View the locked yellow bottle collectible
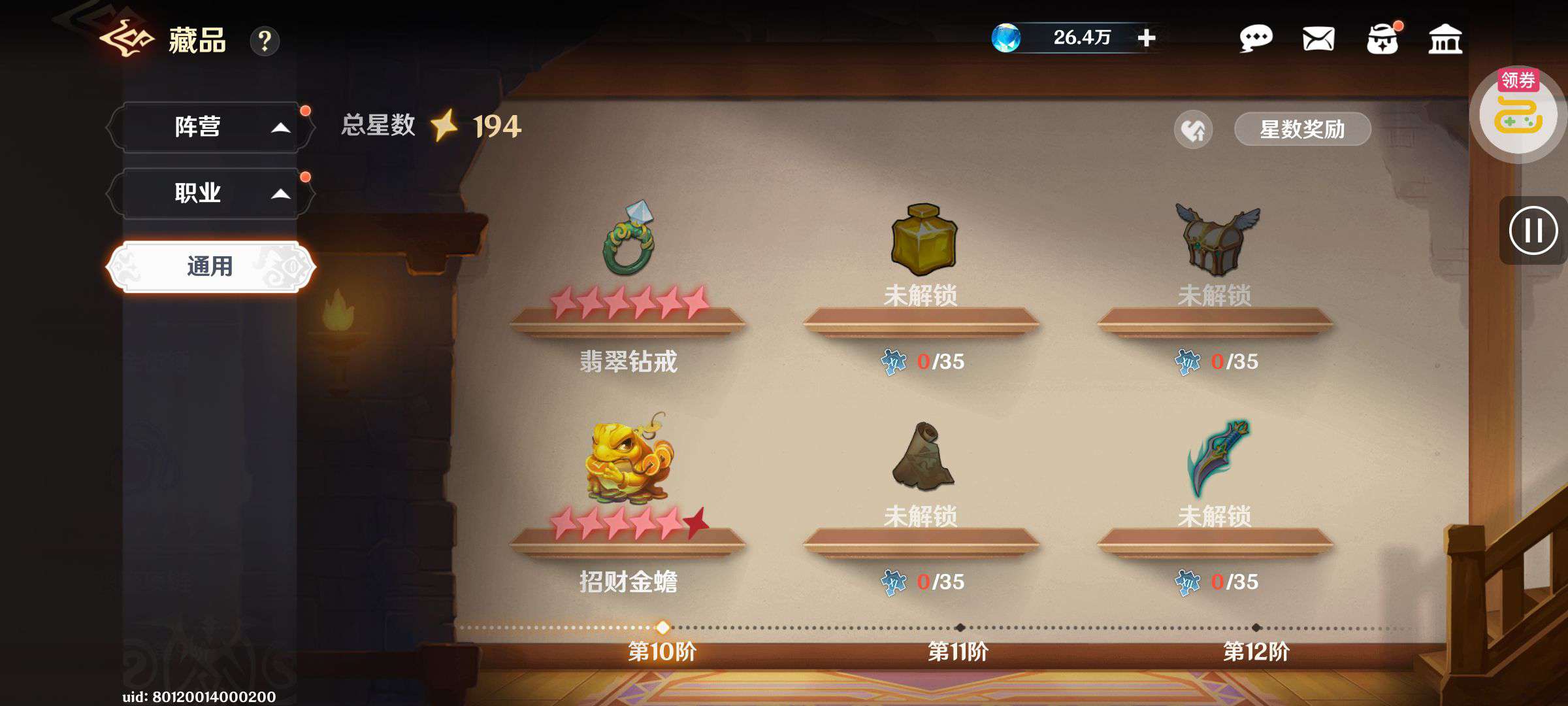This screenshot has height=706, width=1568. click(x=923, y=239)
